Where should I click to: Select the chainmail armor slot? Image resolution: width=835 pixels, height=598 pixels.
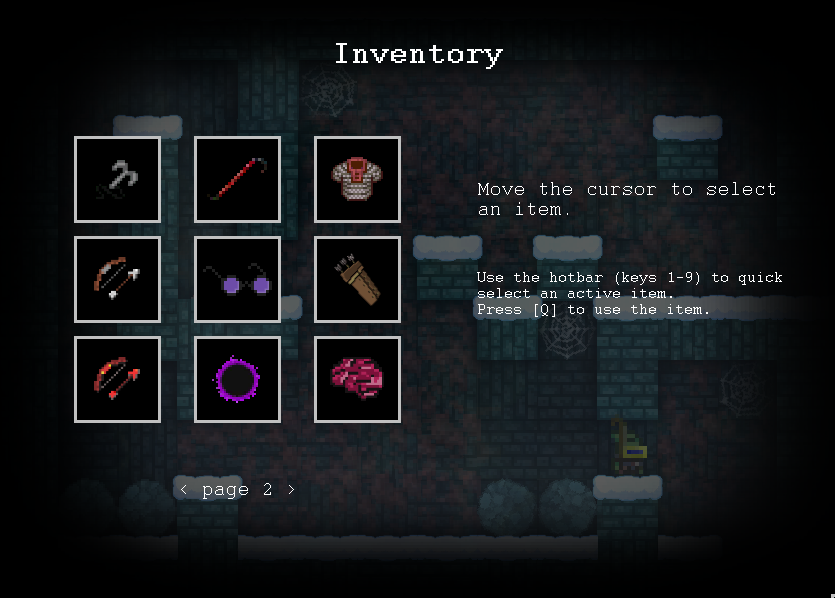click(357, 179)
